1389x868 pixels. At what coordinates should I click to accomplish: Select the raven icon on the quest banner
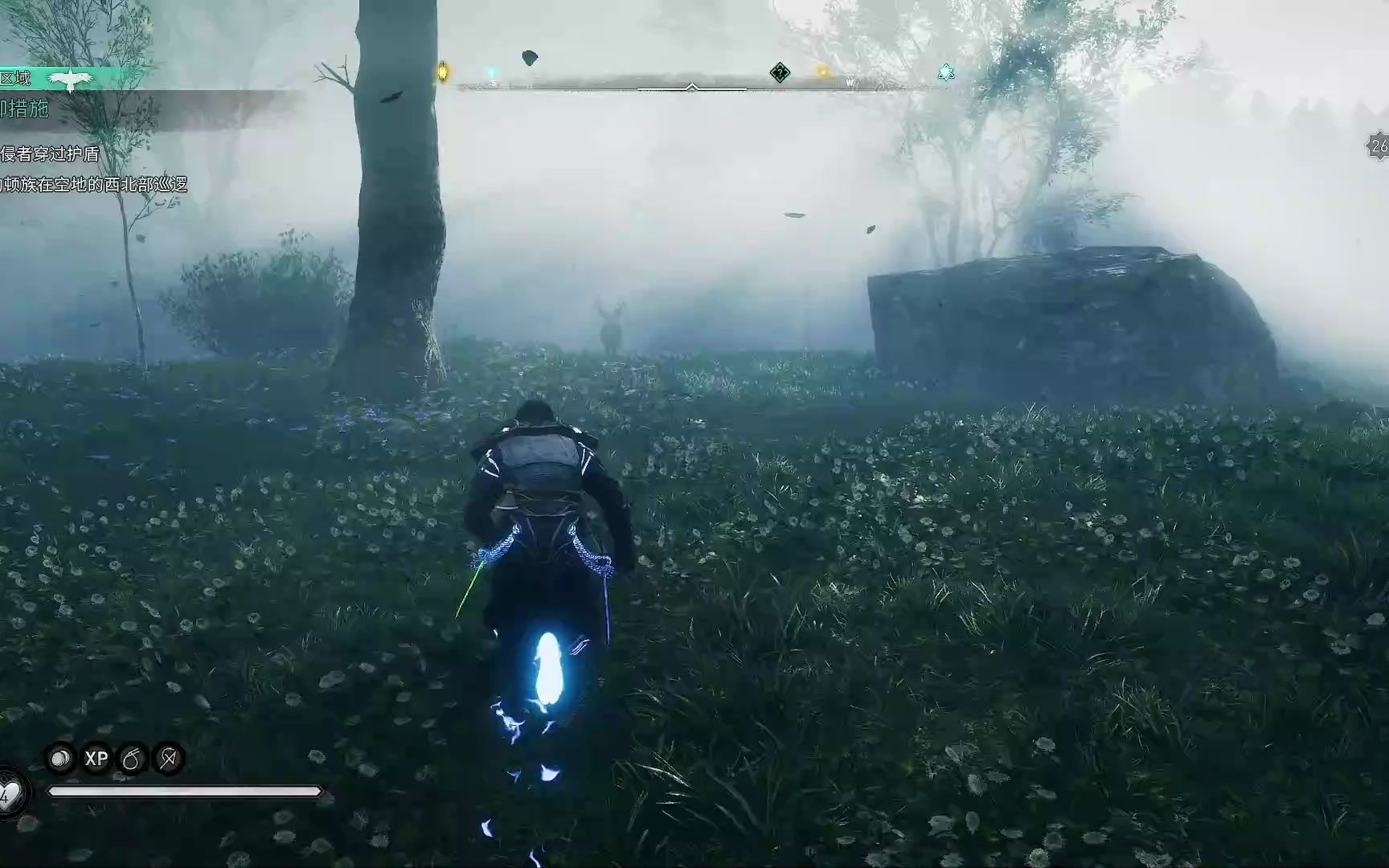[71, 79]
